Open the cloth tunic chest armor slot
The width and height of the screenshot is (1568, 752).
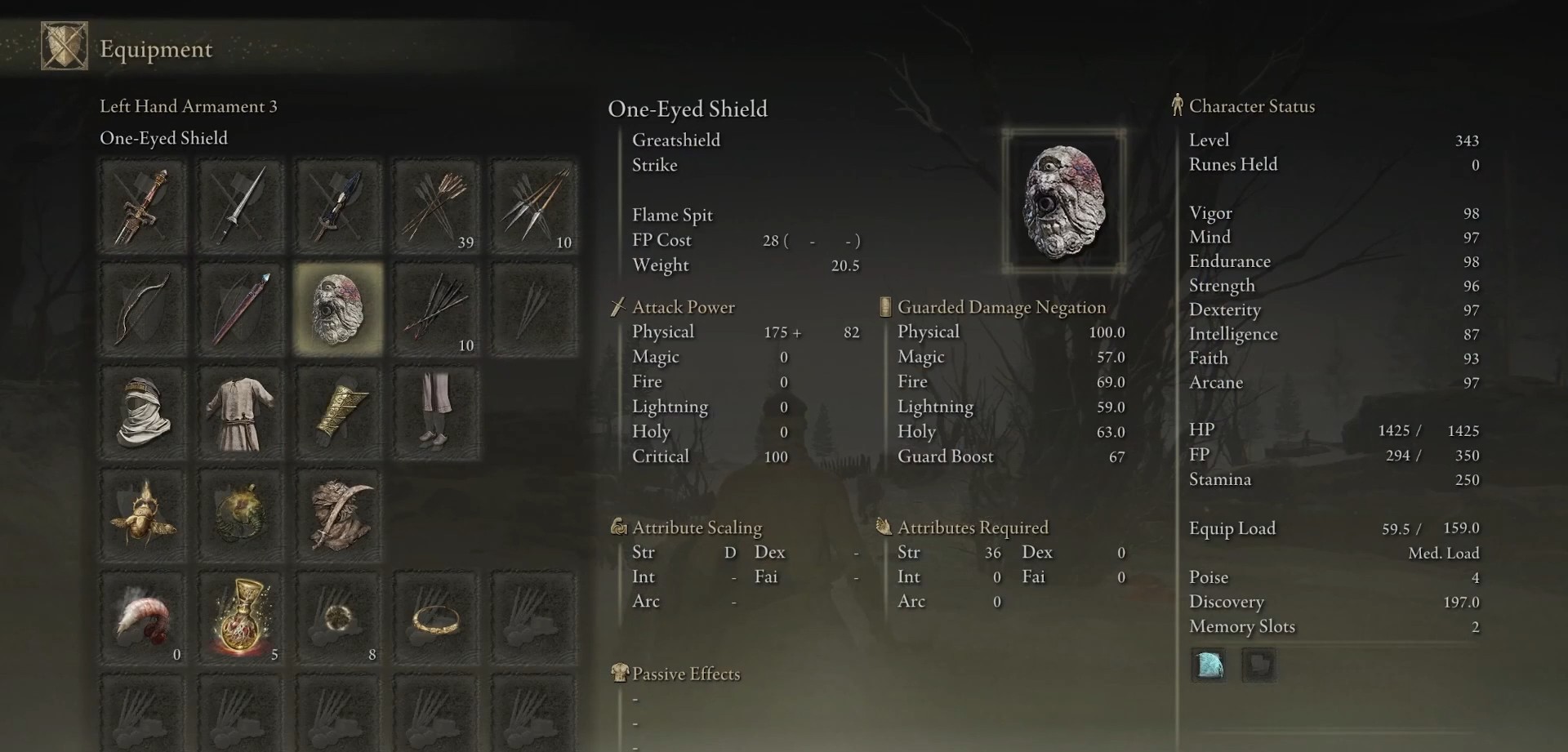click(x=241, y=413)
